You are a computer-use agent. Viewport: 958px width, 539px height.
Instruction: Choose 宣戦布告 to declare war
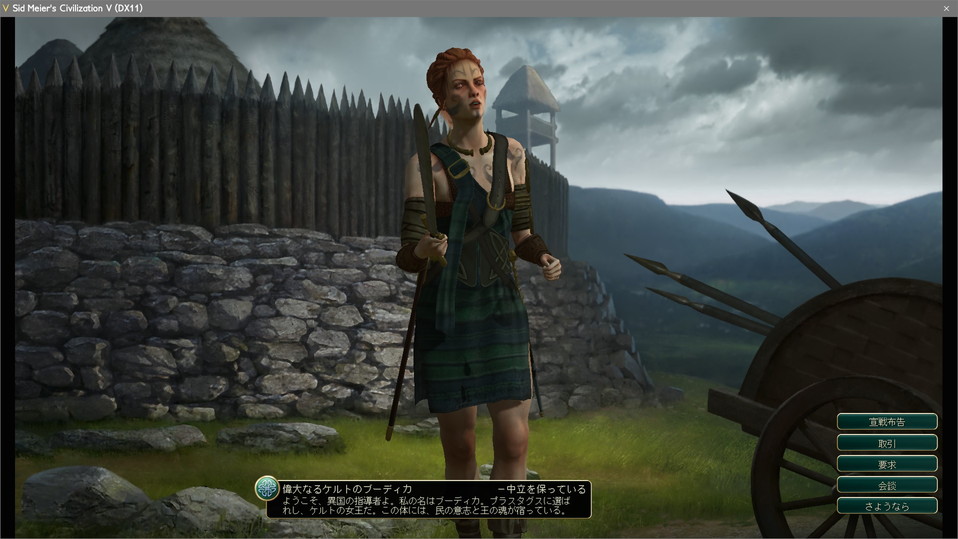pyautogui.click(x=887, y=421)
